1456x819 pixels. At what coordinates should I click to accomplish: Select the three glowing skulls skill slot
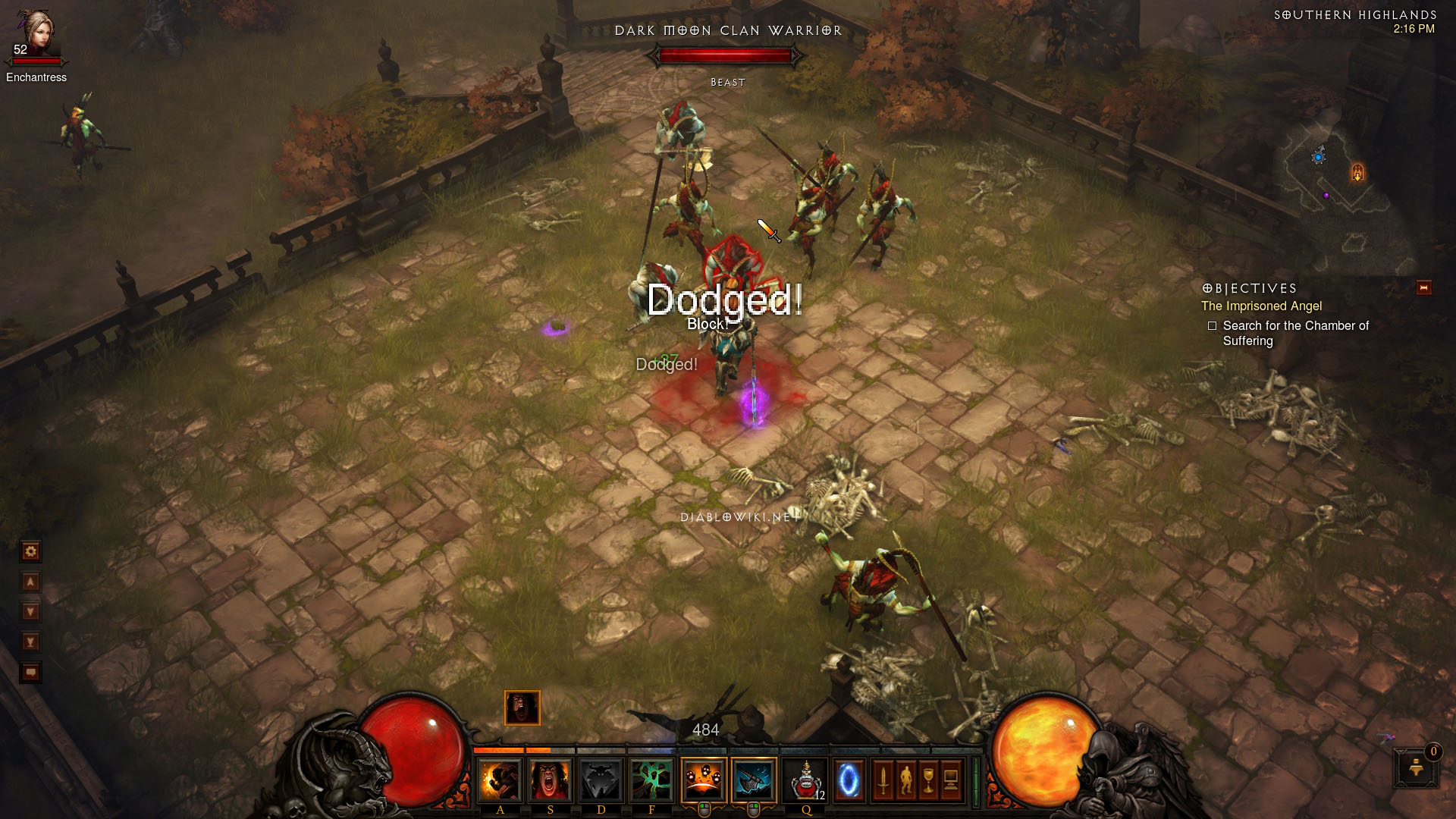pyautogui.click(x=703, y=780)
